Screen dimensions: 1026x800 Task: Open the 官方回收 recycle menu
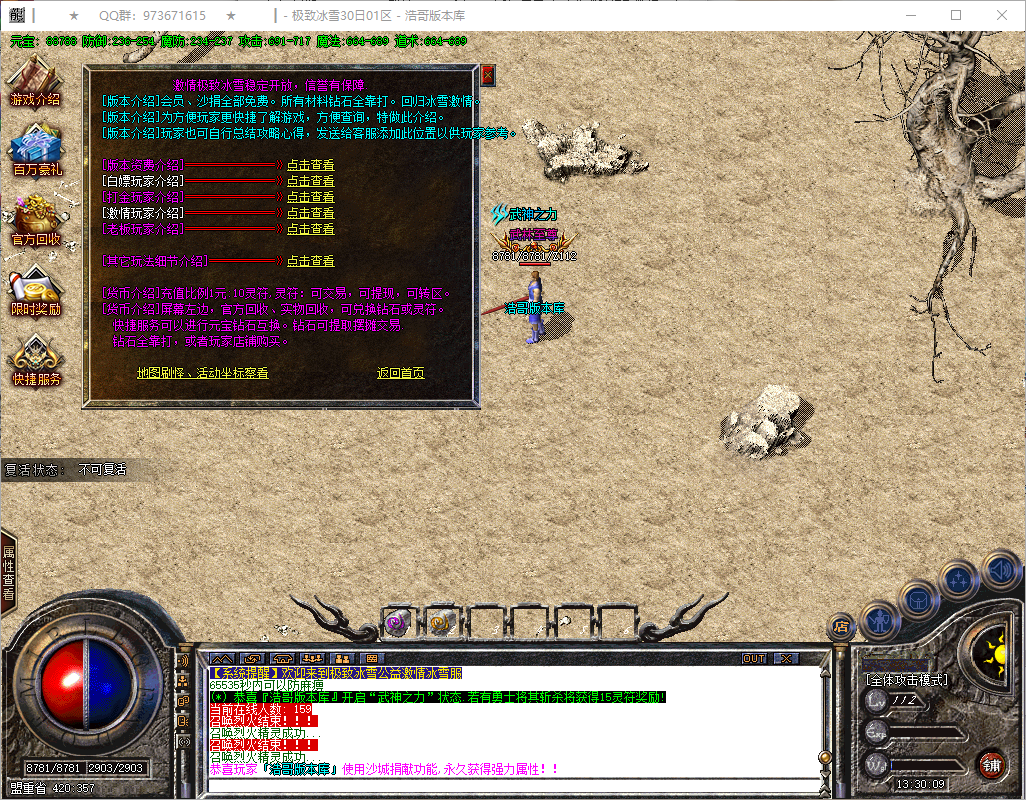tap(36, 222)
